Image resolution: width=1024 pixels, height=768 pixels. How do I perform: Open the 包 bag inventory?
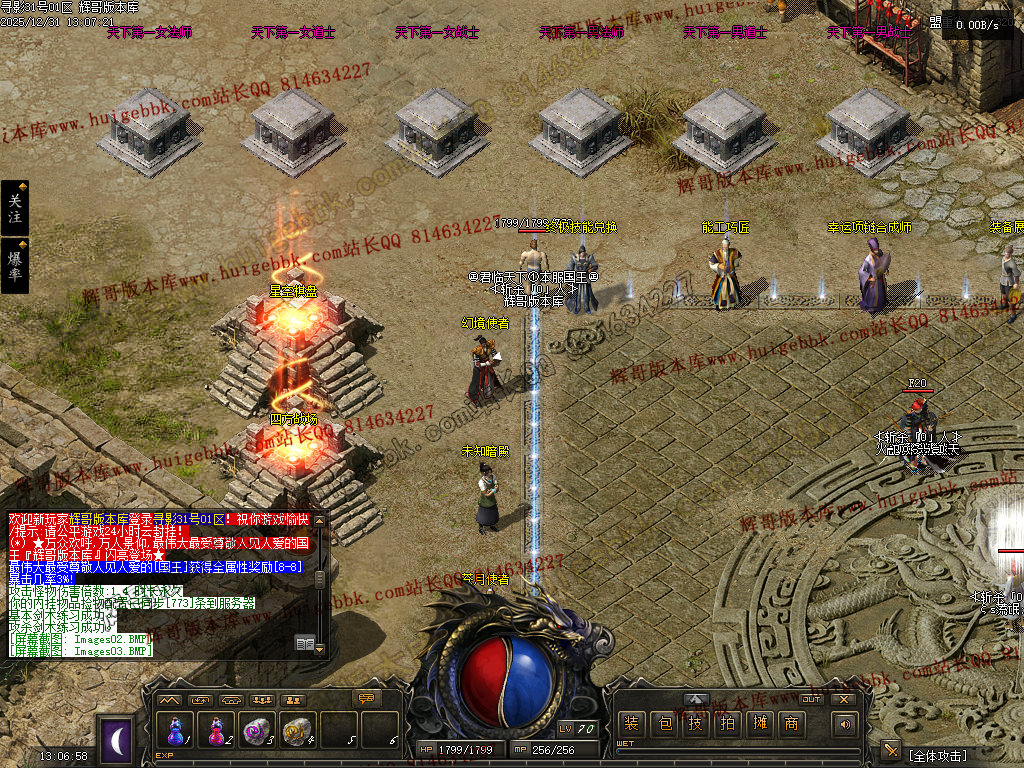point(663,724)
